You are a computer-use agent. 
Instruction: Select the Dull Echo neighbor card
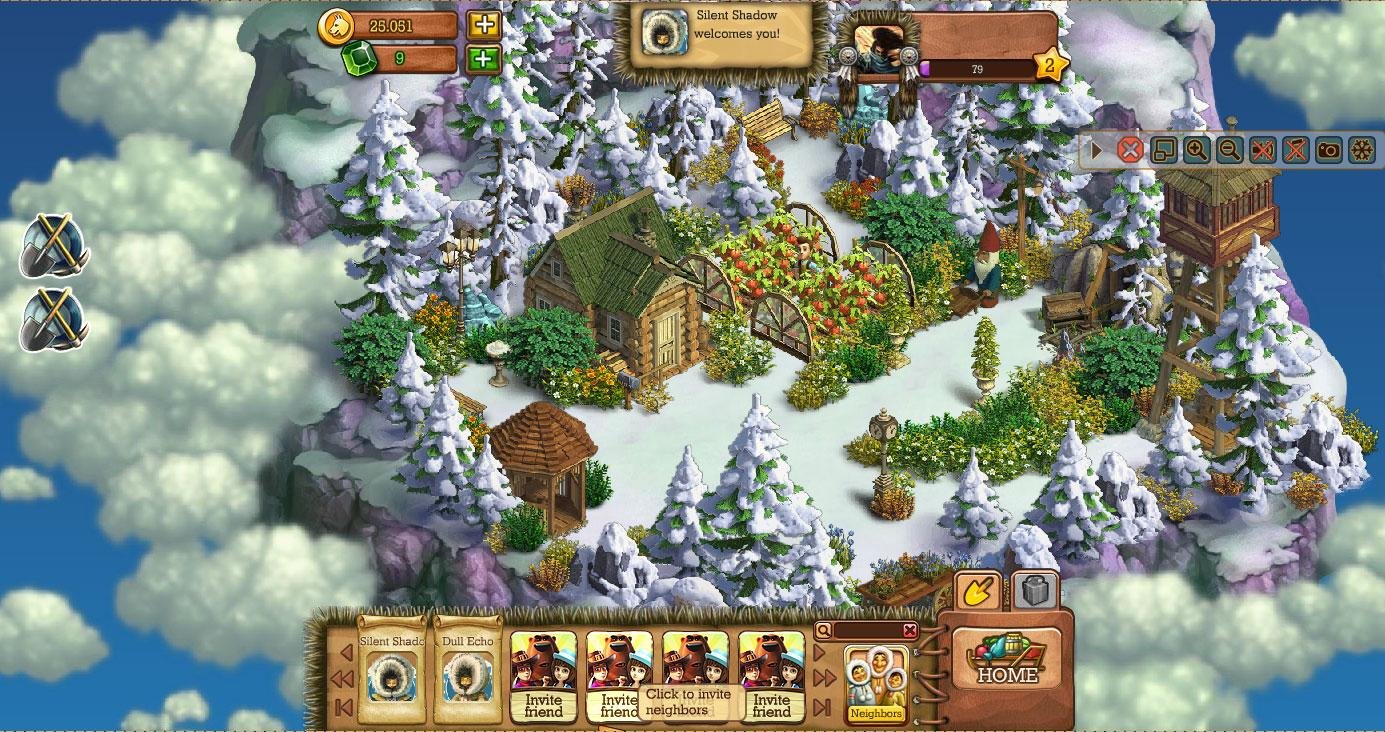(467, 669)
